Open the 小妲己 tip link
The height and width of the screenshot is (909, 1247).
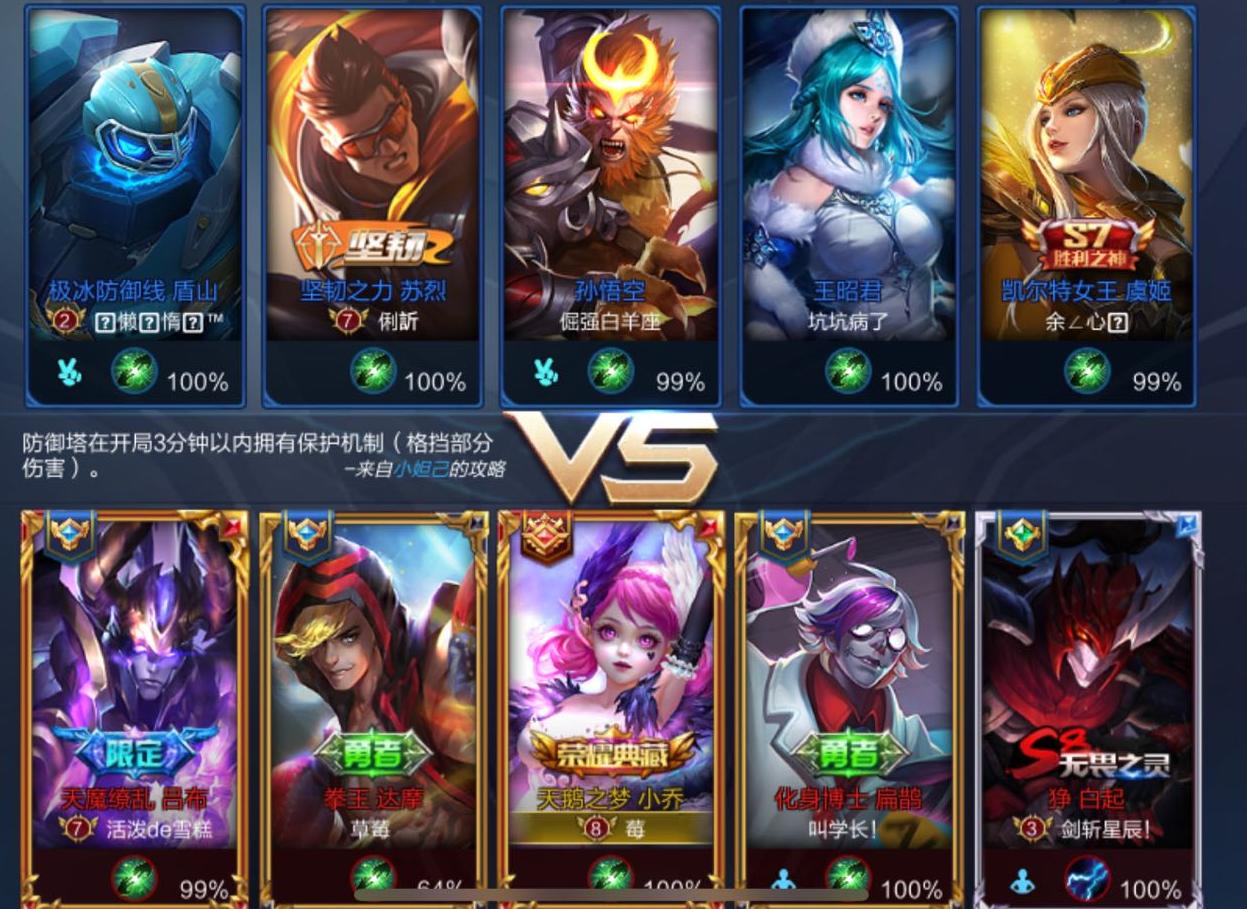pos(419,470)
